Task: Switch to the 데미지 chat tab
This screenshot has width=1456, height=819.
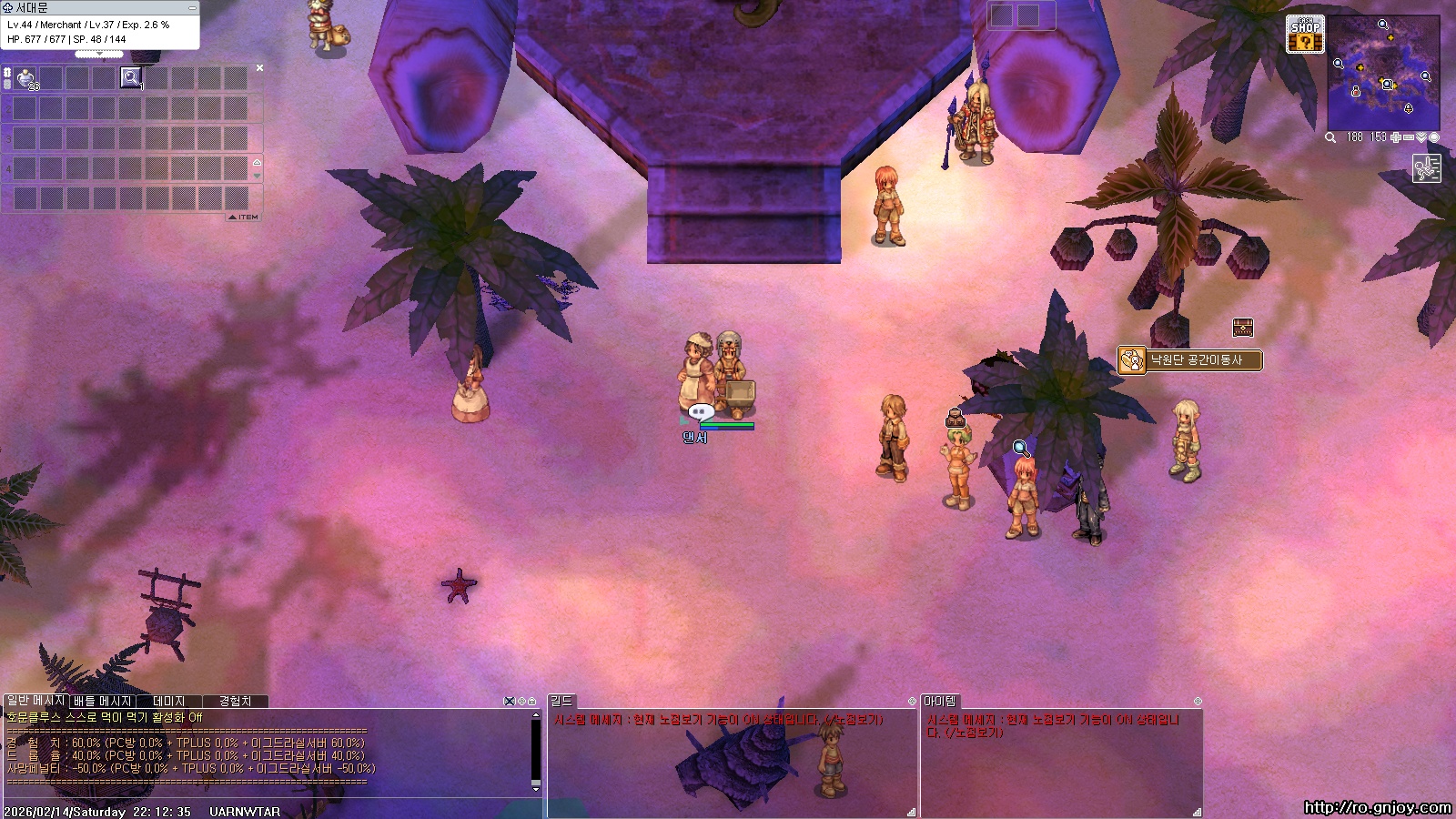Action: [169, 702]
